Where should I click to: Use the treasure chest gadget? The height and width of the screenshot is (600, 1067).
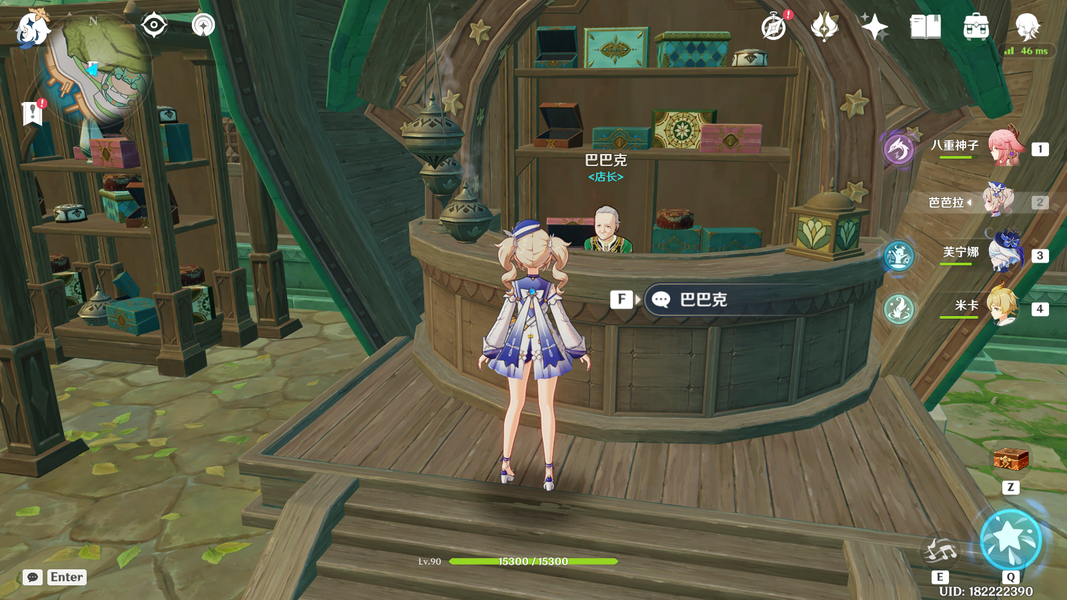1010,459
